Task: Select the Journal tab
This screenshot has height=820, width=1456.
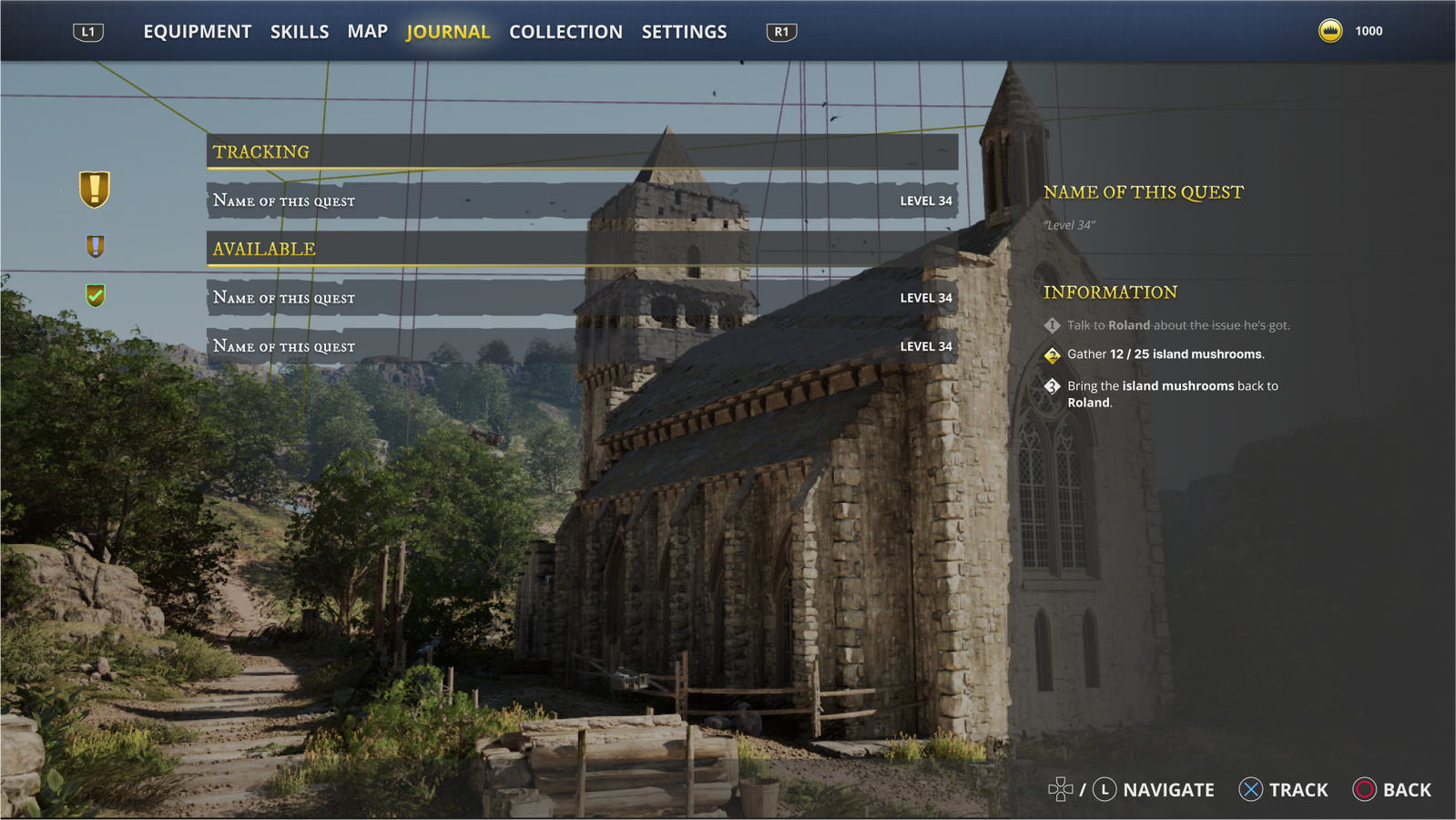Action: click(448, 32)
